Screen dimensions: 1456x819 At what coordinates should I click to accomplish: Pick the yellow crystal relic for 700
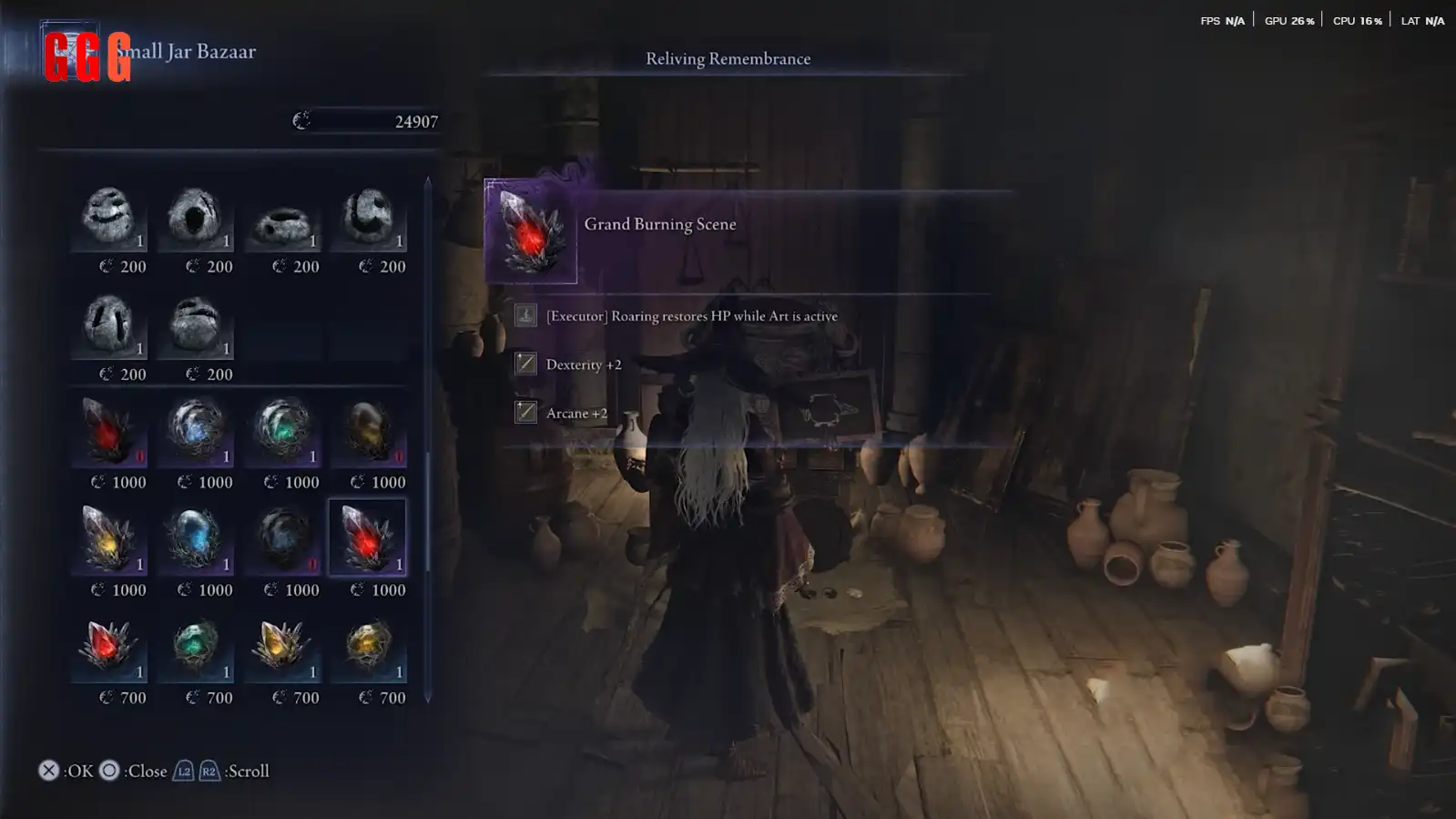tap(282, 646)
